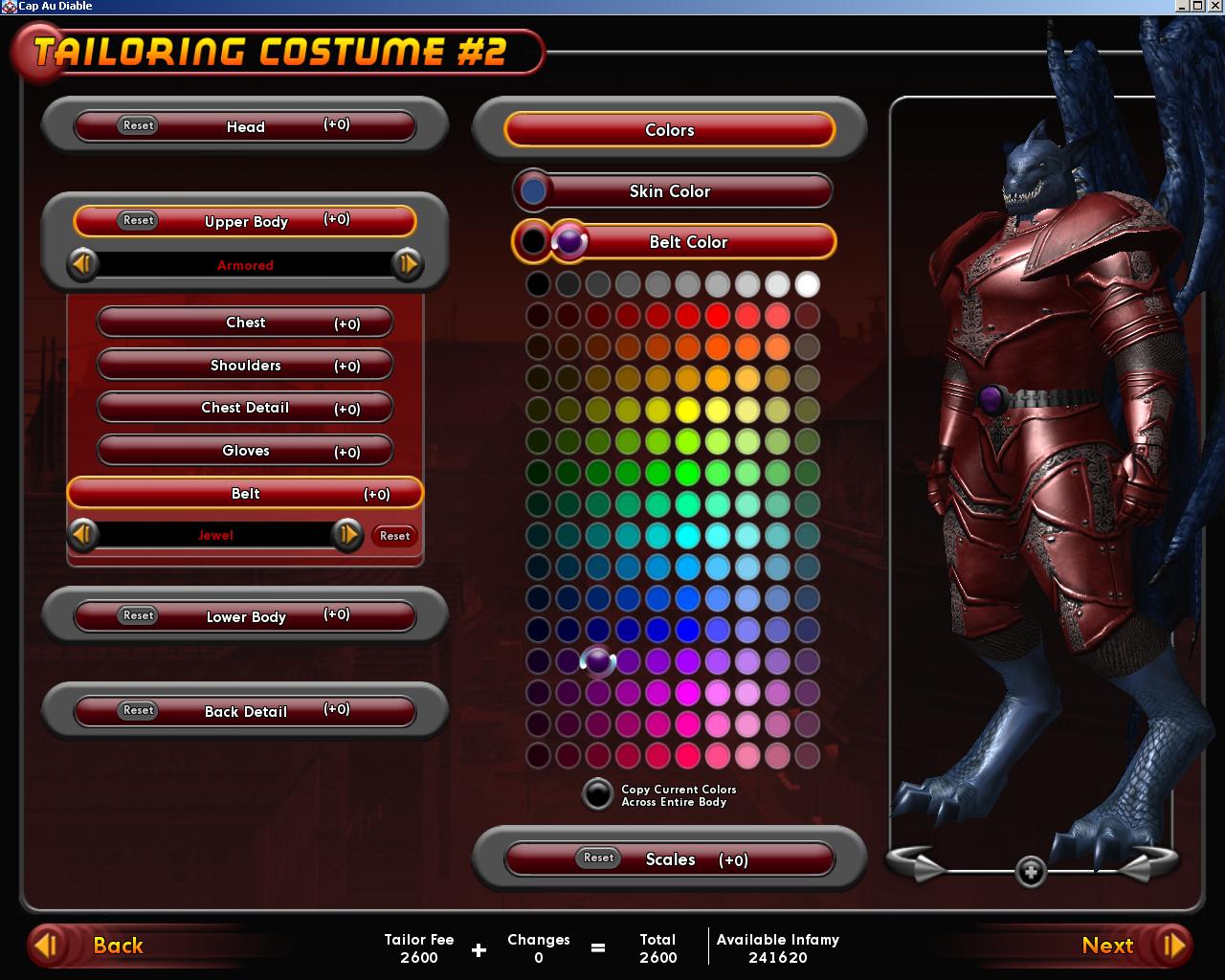Expand the Lower Body section
This screenshot has height=980, width=1225.
pyautogui.click(x=246, y=616)
